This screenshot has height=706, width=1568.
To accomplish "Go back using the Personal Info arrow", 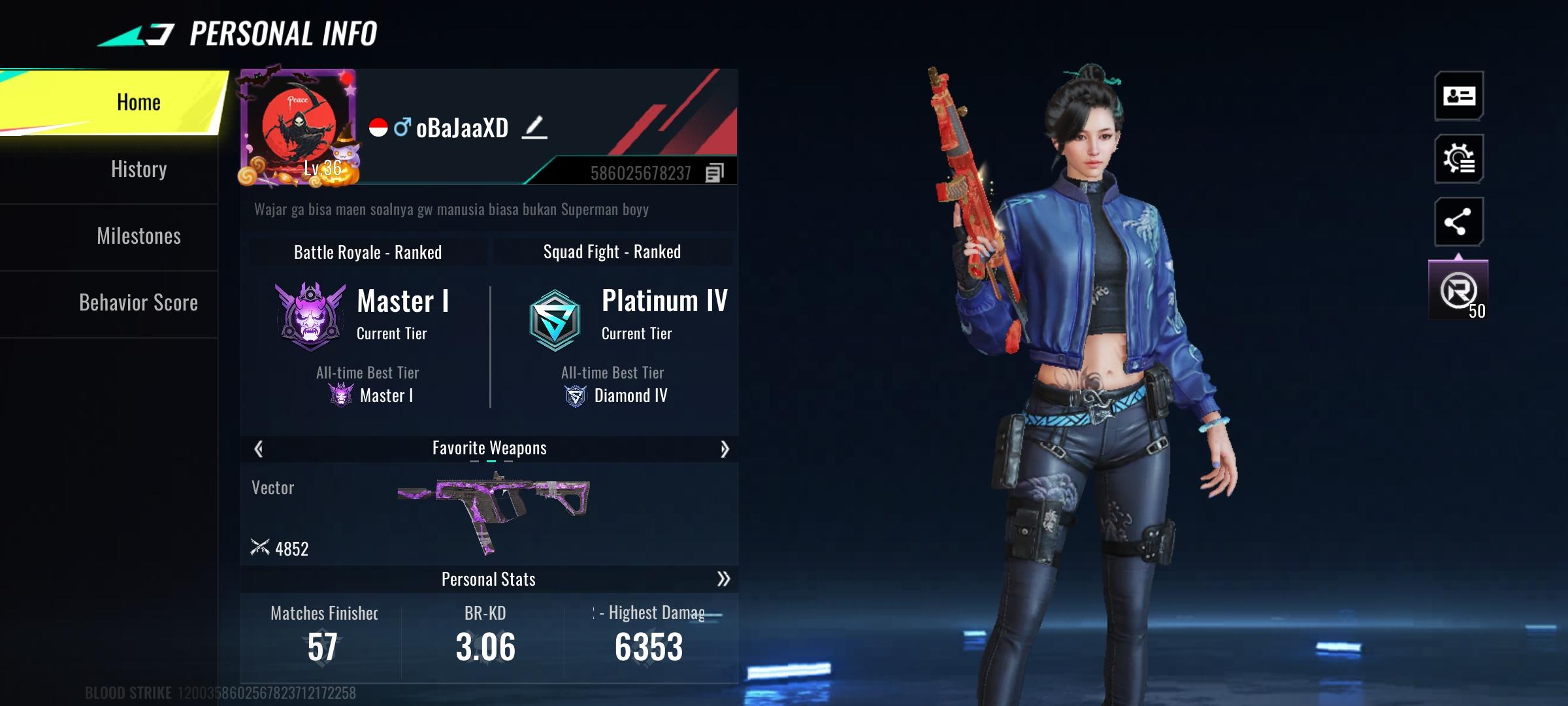I will [x=137, y=35].
